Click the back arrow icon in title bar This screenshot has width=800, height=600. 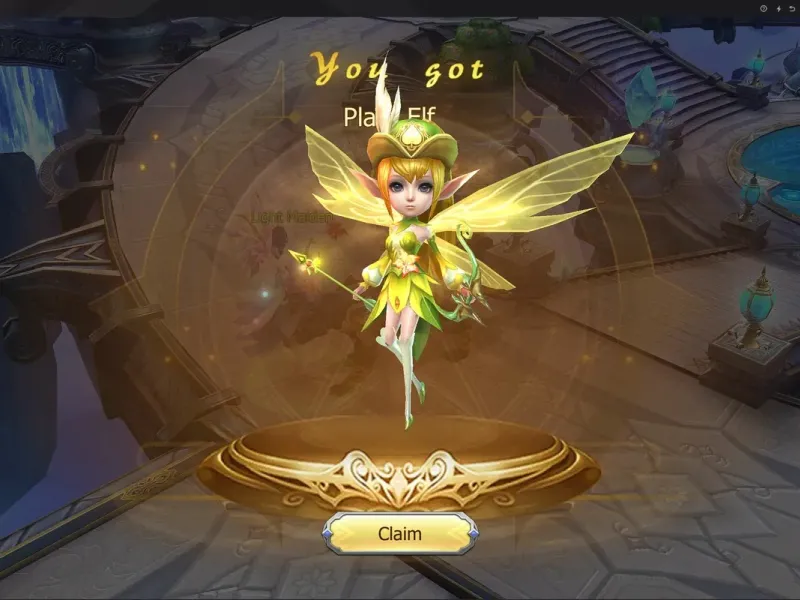click(791, 8)
